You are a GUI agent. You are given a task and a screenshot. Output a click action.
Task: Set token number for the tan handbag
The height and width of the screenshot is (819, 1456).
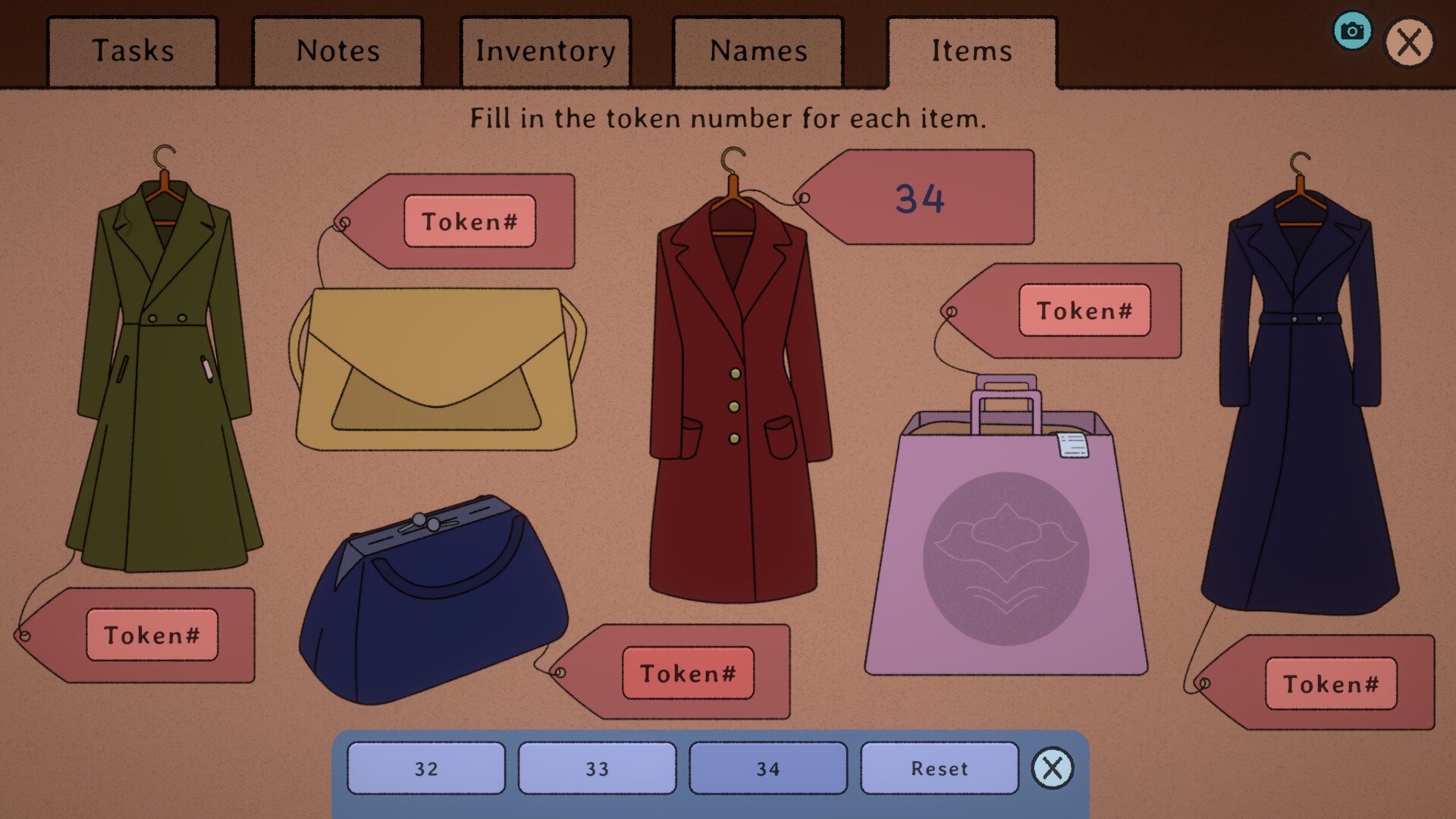pos(469,221)
